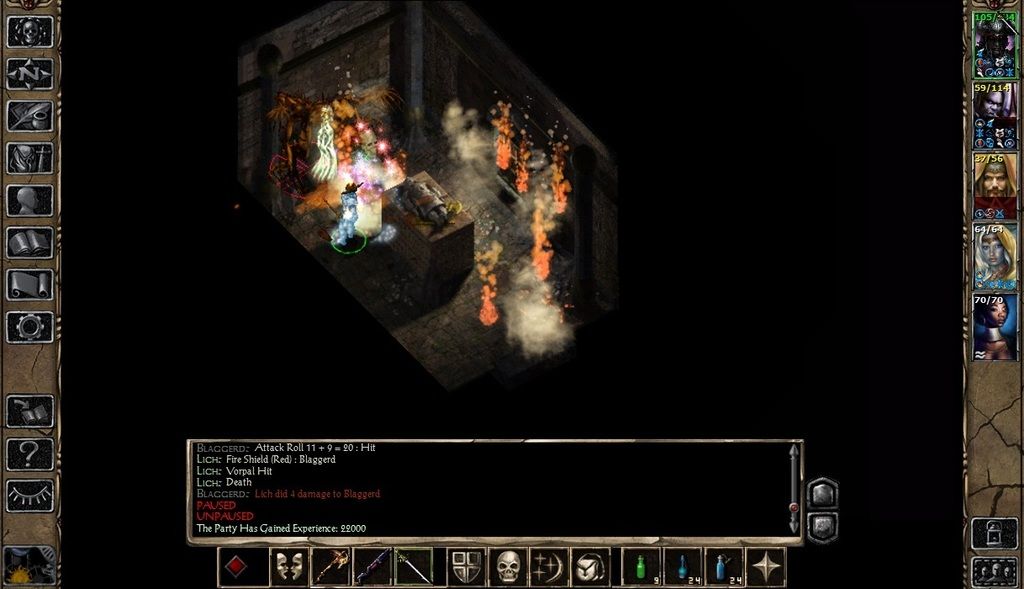The image size is (1024, 589).
Task: Open the area map with the compass button
Action: (x=30, y=73)
